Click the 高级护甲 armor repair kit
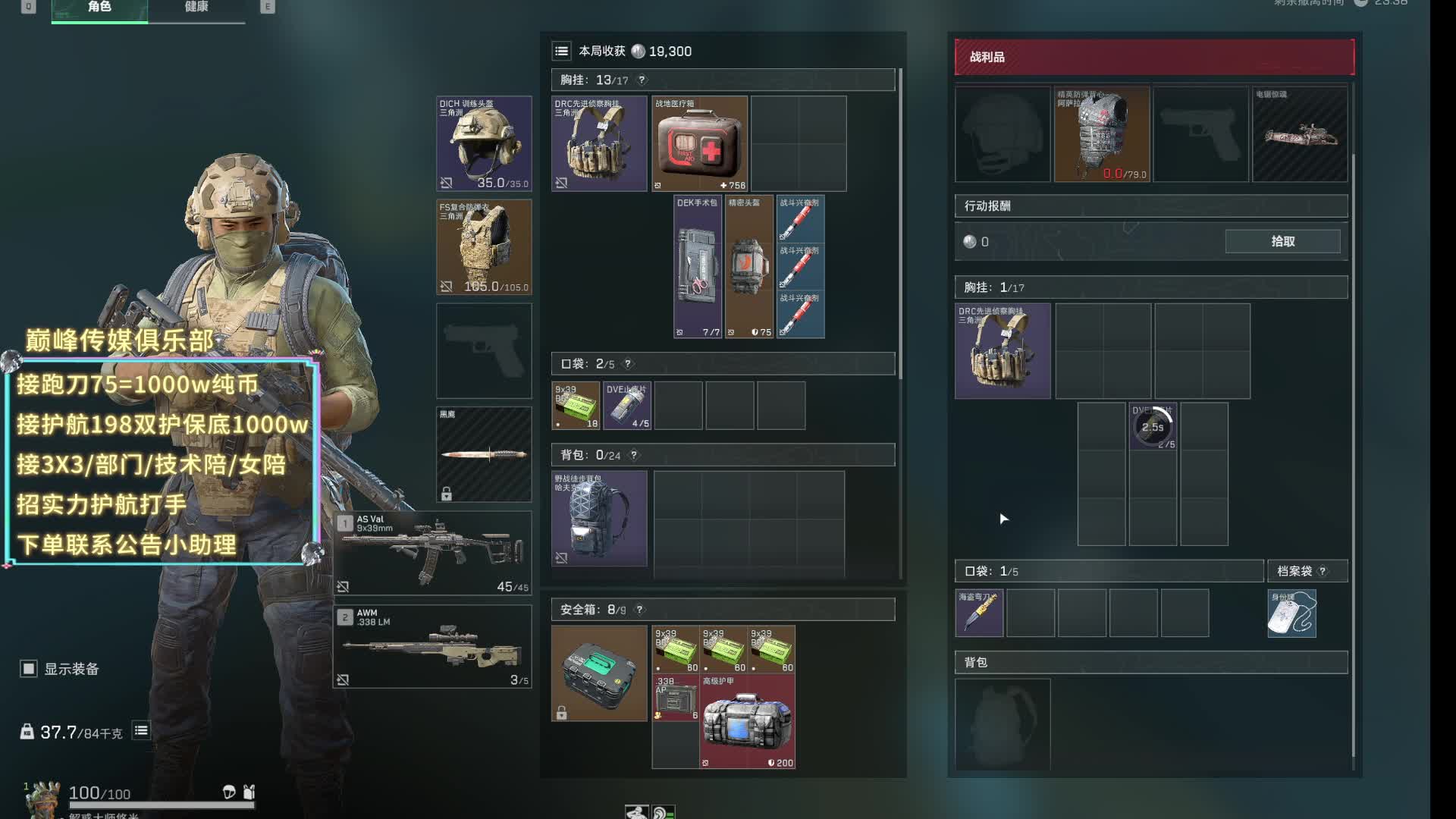 [747, 722]
